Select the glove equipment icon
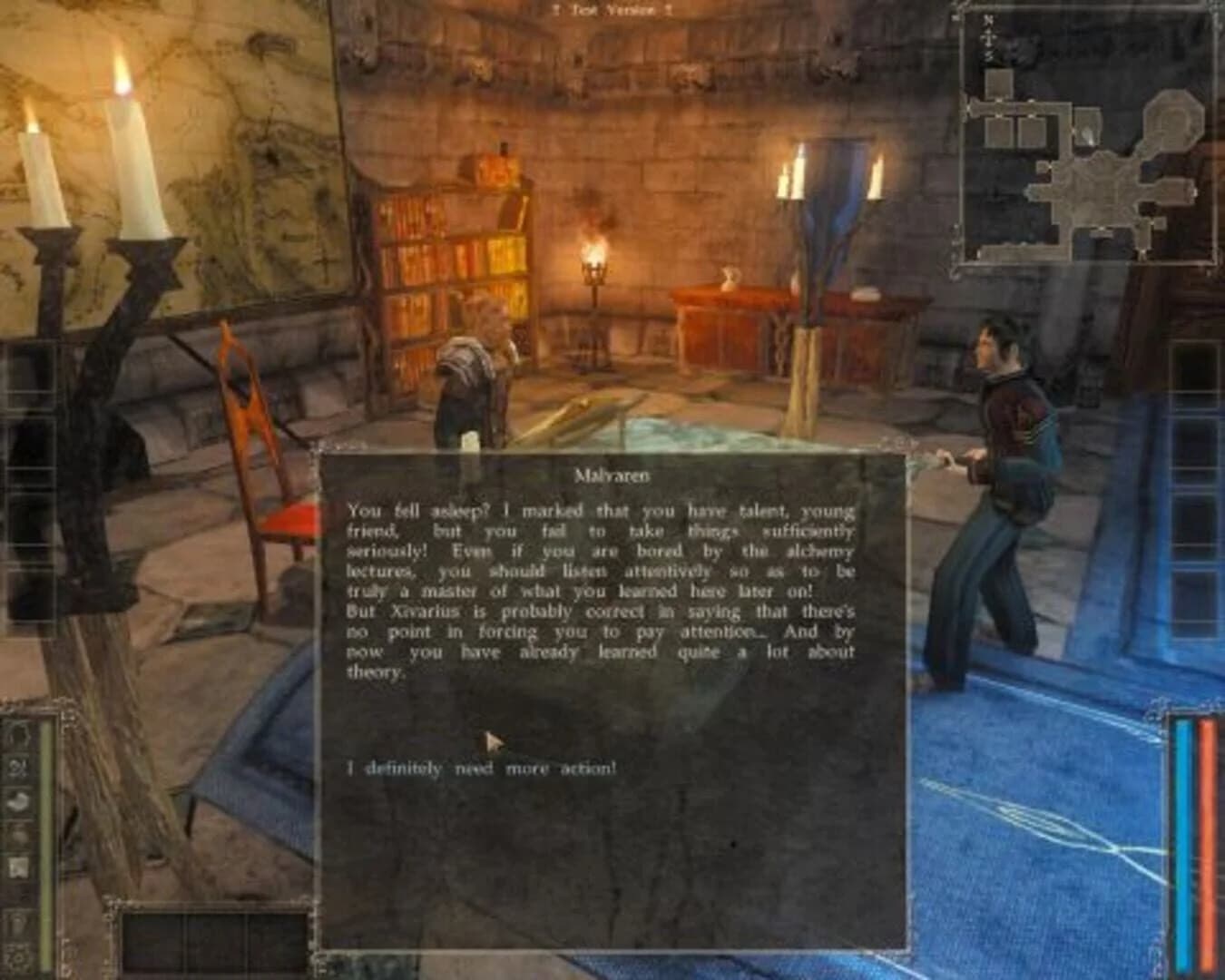This screenshot has width=1225, height=980. 18,802
